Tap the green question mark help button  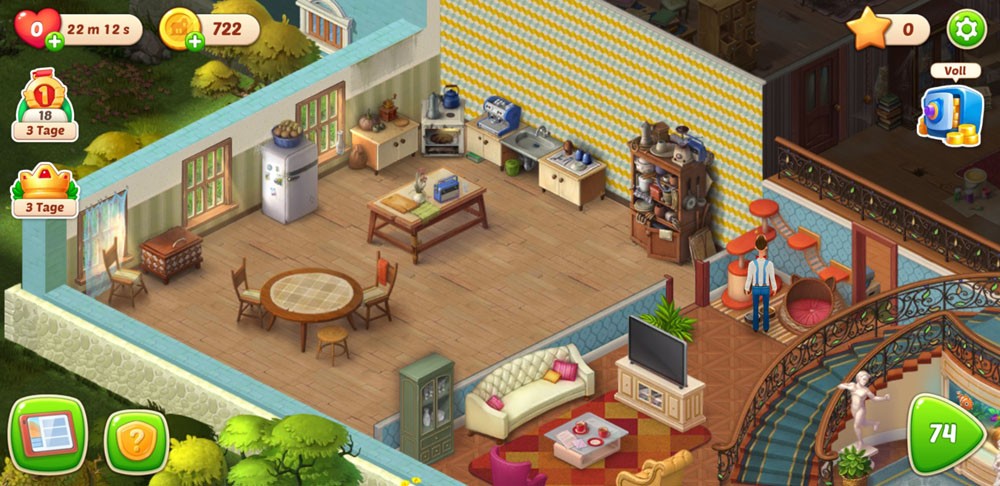[137, 440]
